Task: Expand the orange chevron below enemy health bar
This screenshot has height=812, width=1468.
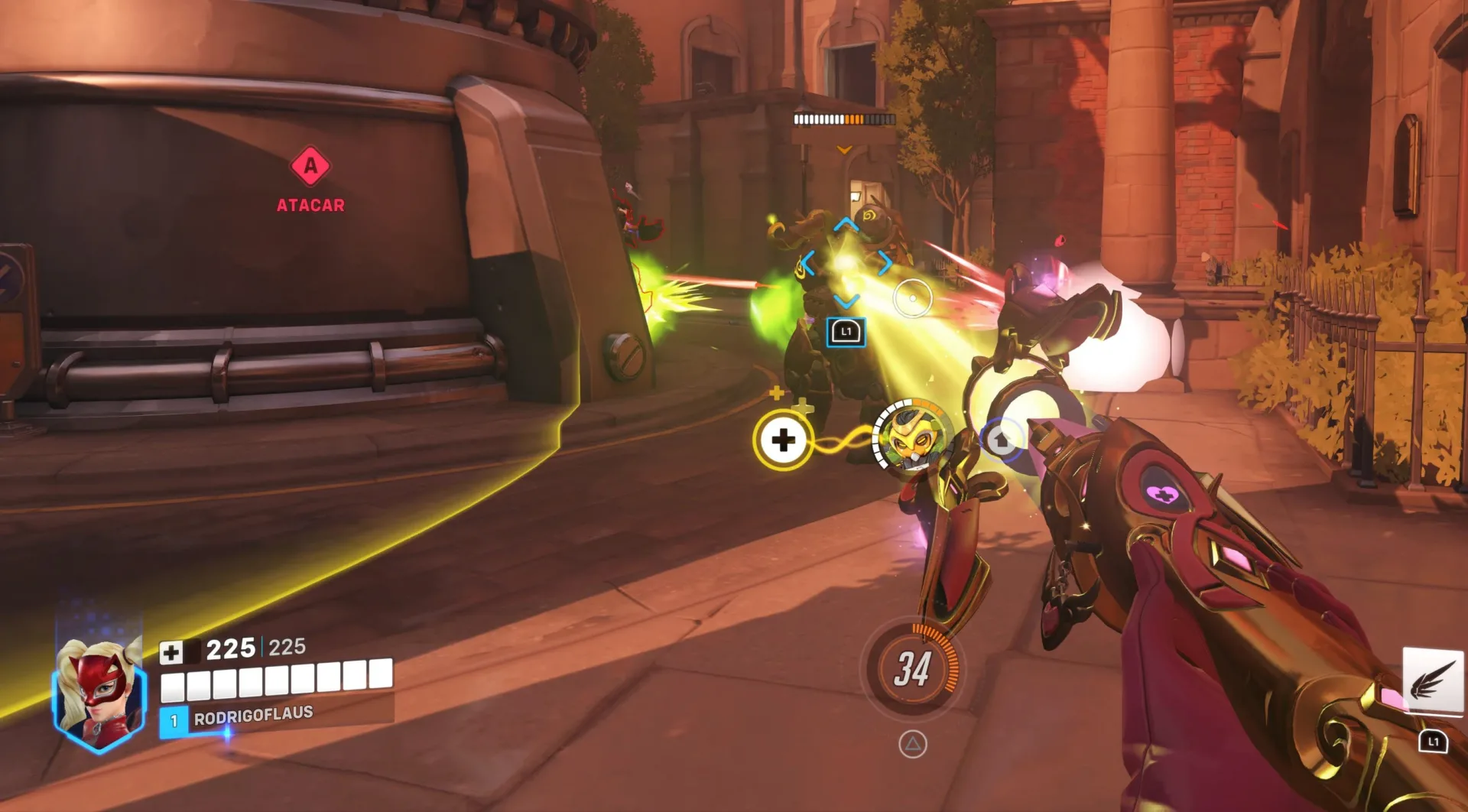Action: (843, 150)
